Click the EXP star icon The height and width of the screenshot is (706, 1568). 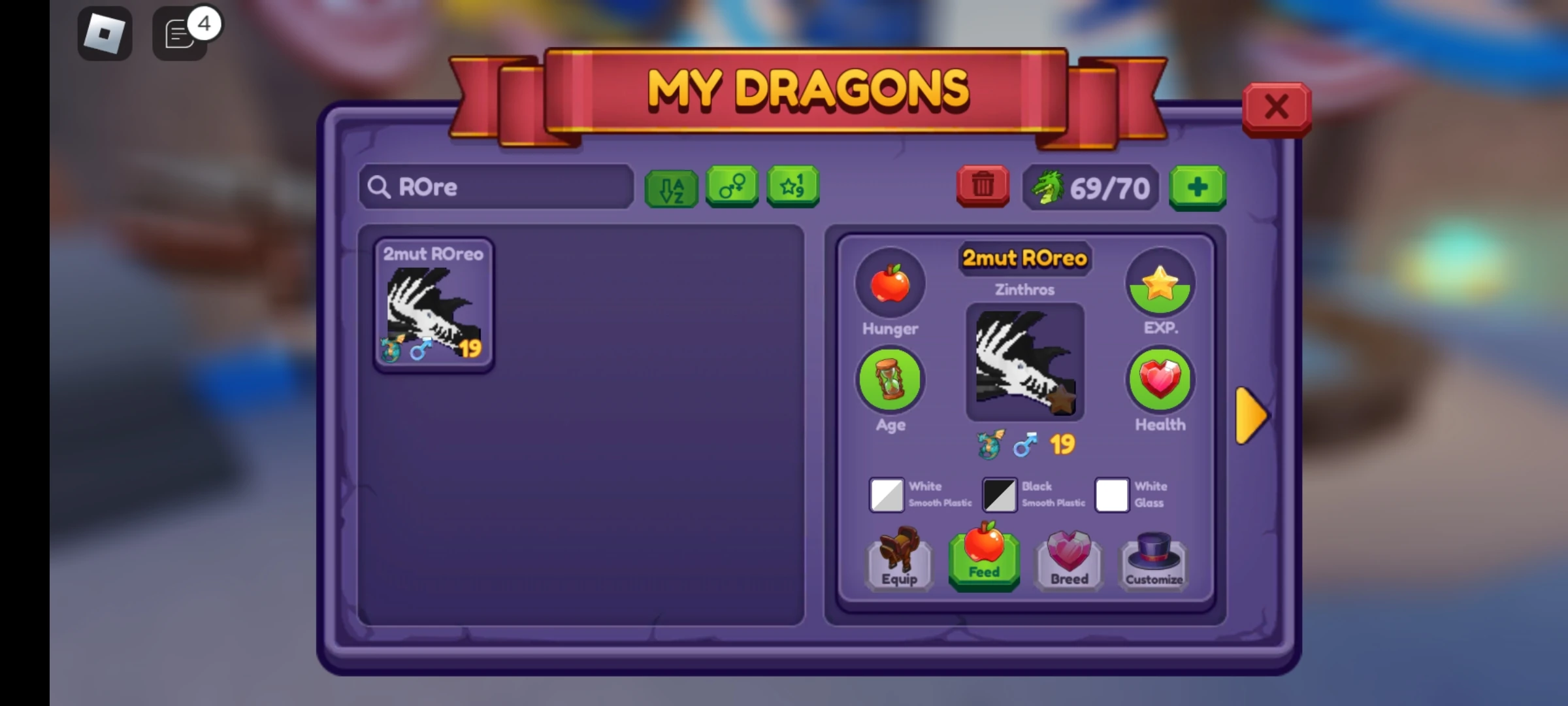point(1160,282)
